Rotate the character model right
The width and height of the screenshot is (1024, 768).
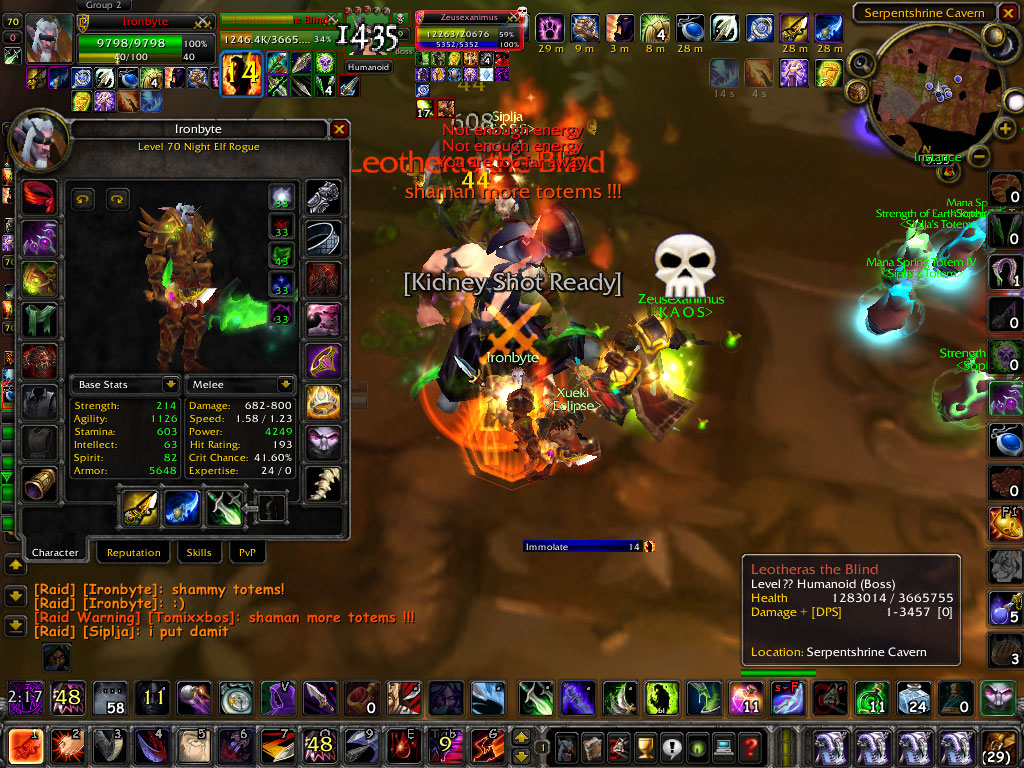coord(118,198)
